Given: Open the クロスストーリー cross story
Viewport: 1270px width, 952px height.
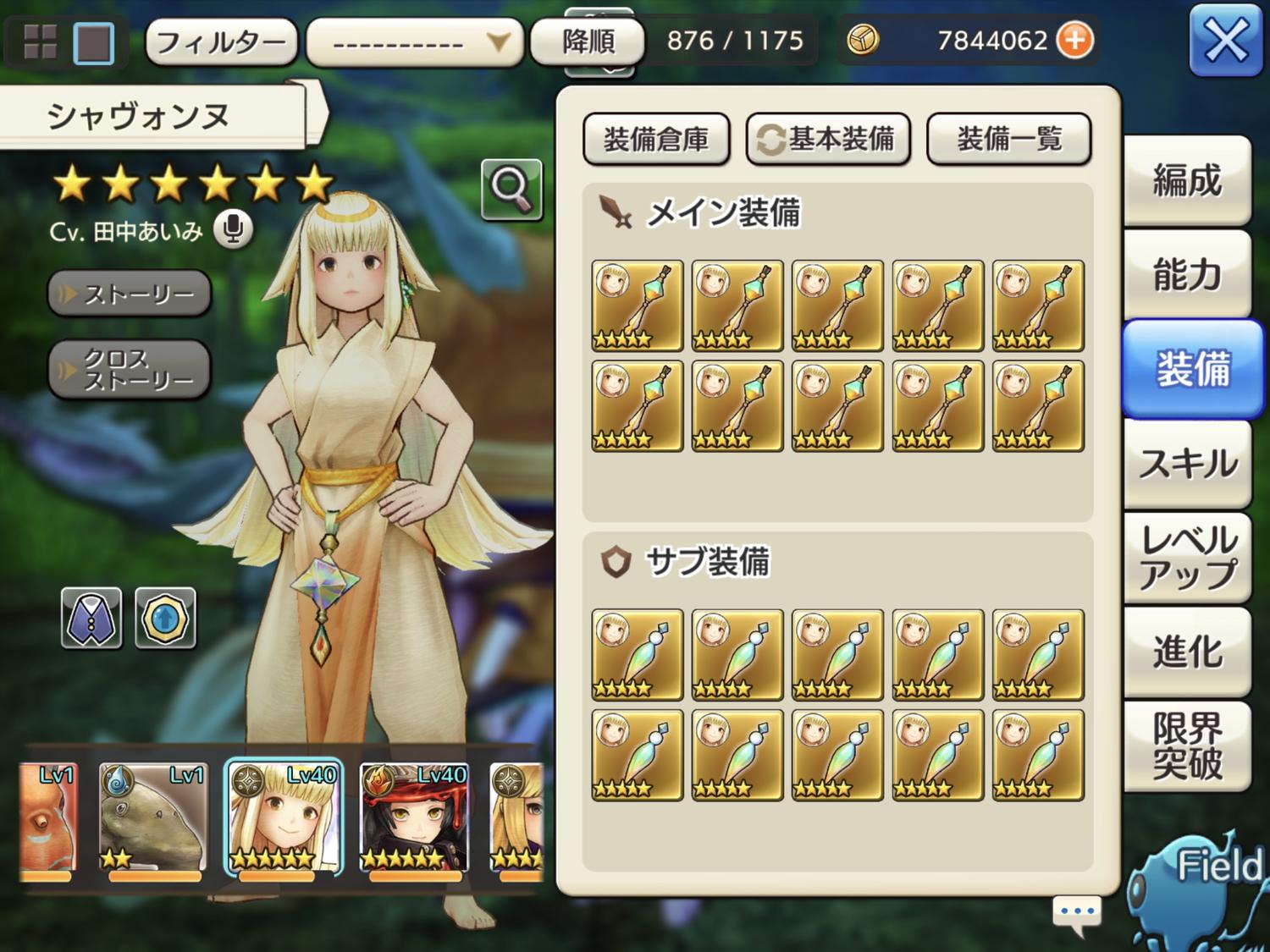Looking at the screenshot, I should click(130, 370).
